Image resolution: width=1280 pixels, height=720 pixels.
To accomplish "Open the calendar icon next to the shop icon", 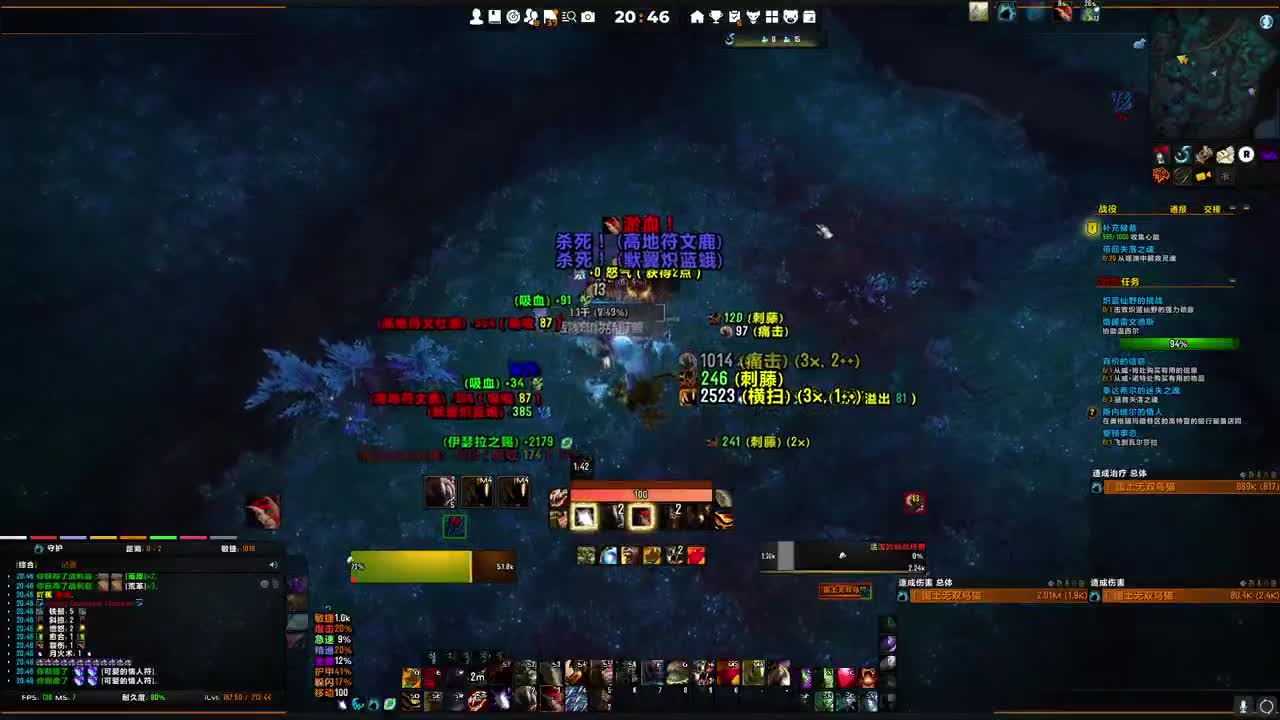I will [x=811, y=16].
